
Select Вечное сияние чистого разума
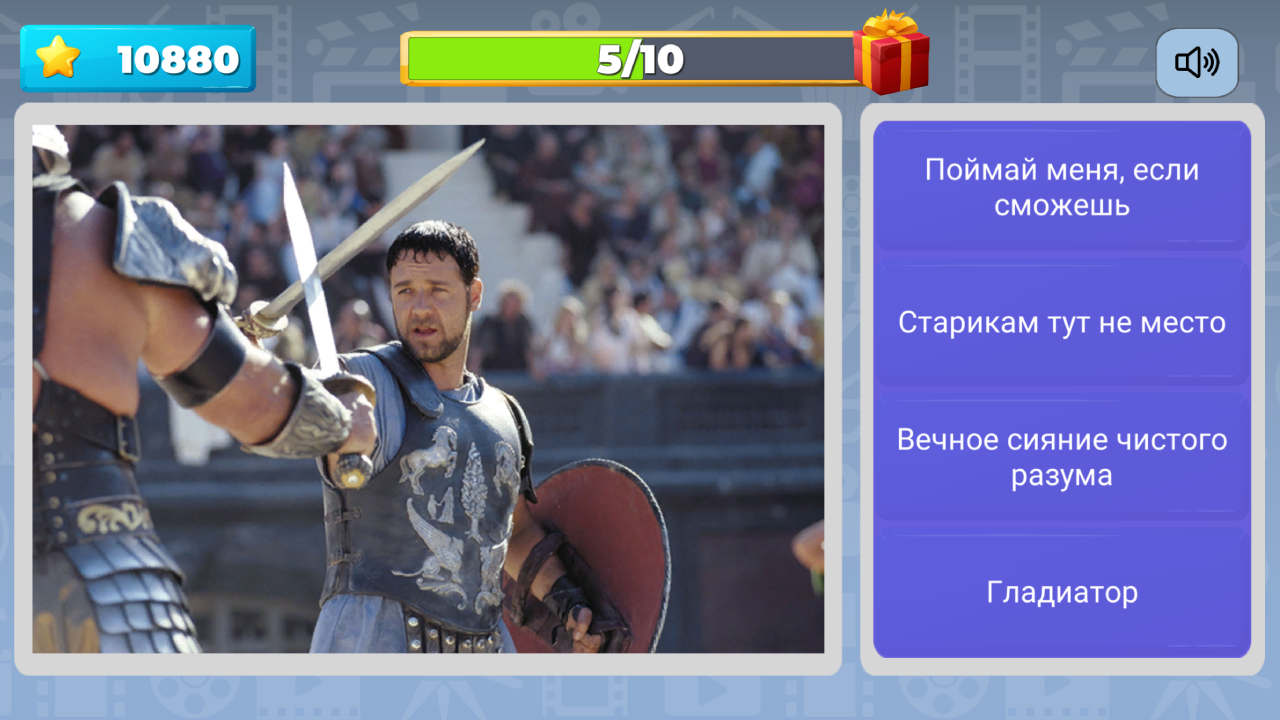point(1062,457)
